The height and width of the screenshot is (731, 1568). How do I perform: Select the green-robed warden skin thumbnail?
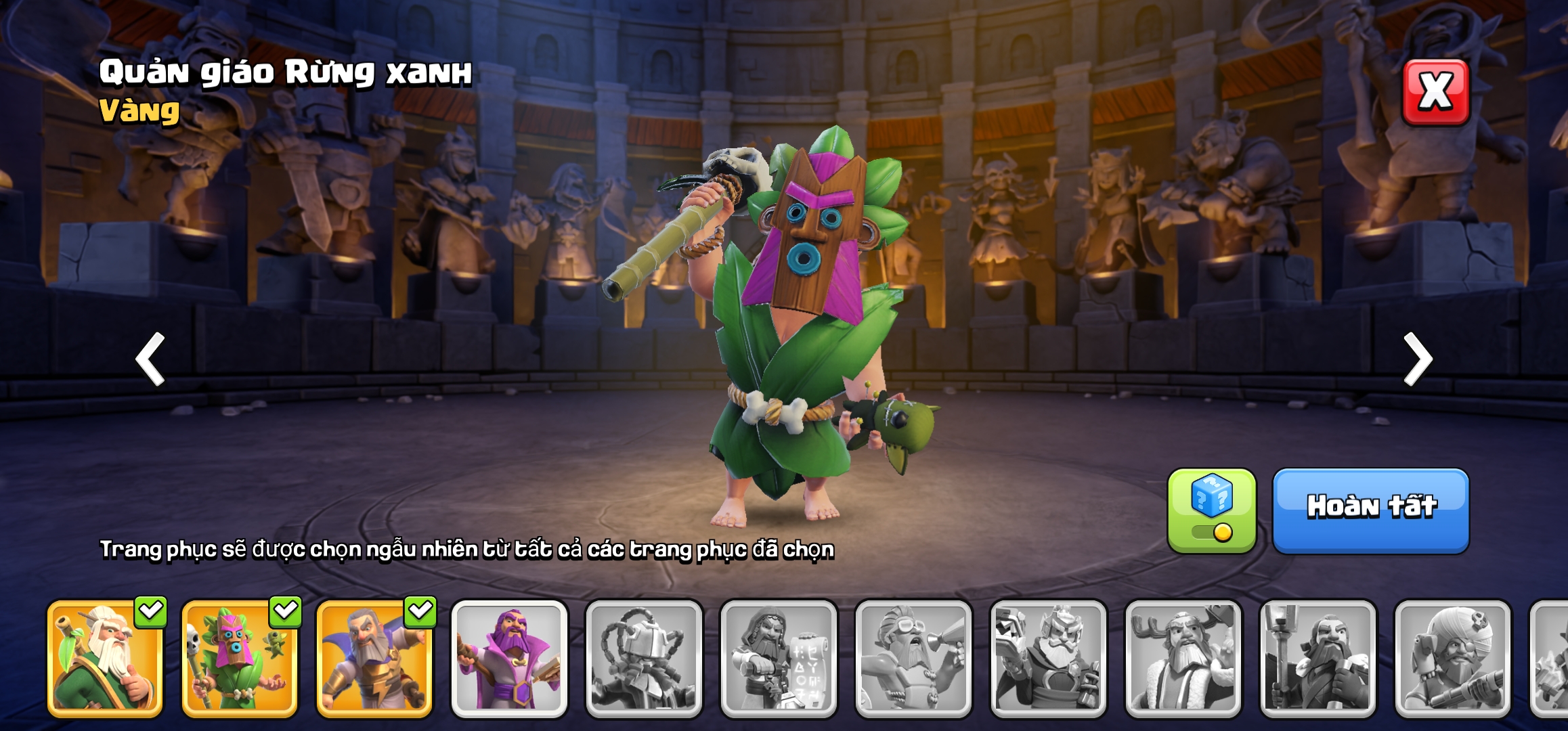click(105, 658)
